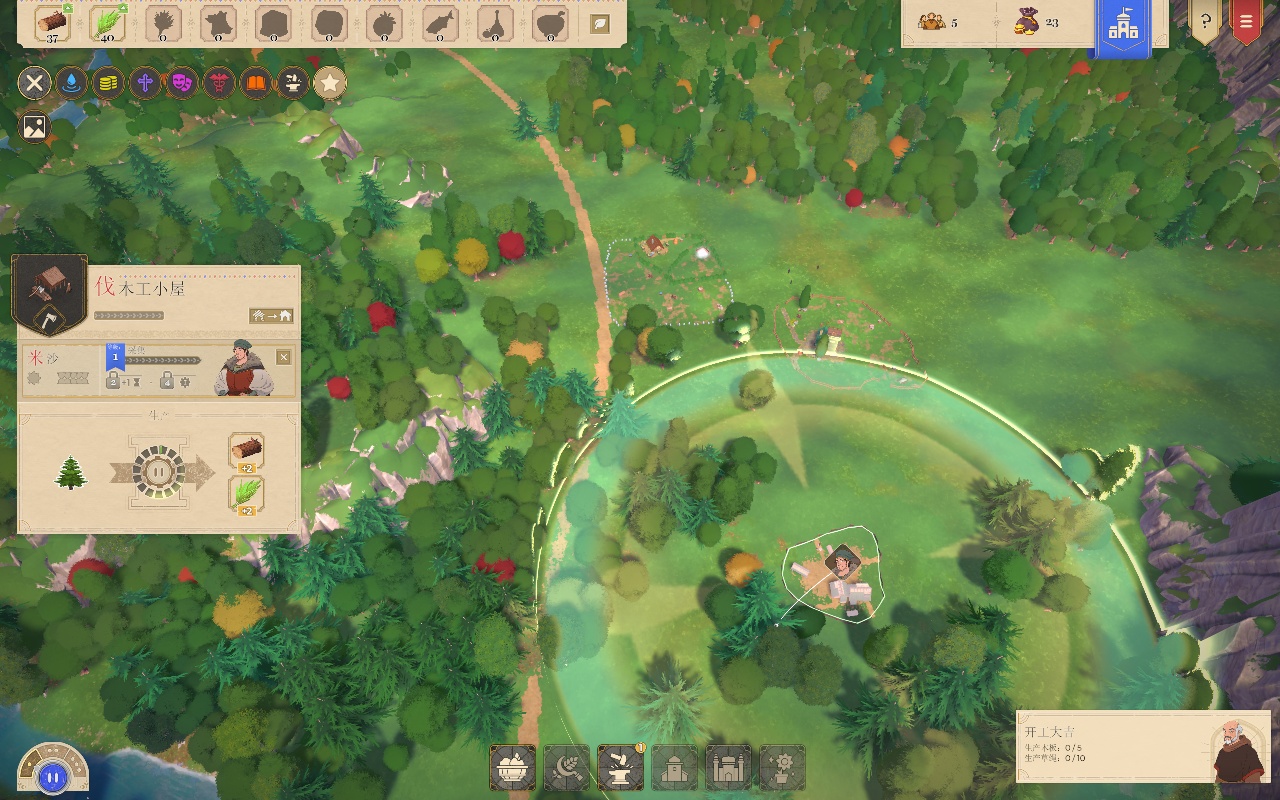Image resolution: width=1280 pixels, height=800 pixels.
Task: Select the wood log resource slot
Action: [52, 23]
